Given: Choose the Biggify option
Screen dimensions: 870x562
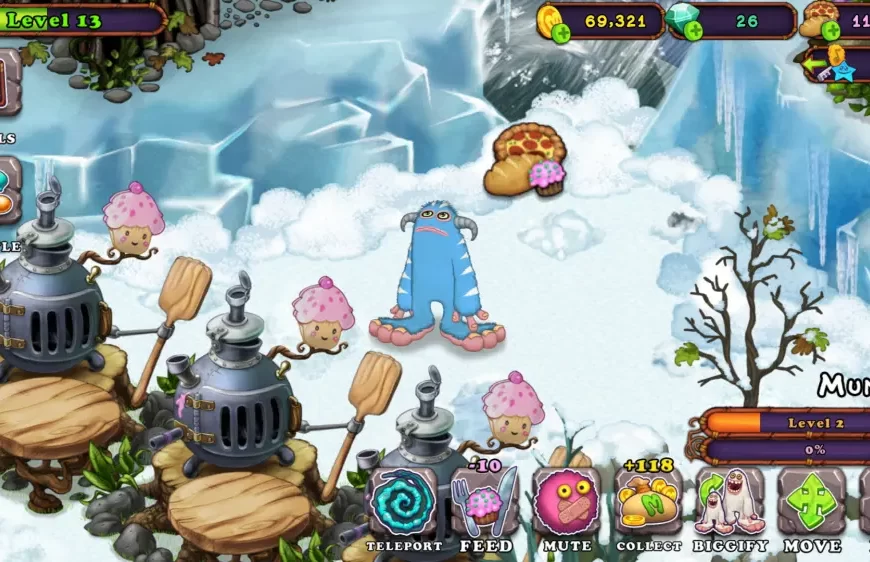Looking at the screenshot, I should point(730,501).
